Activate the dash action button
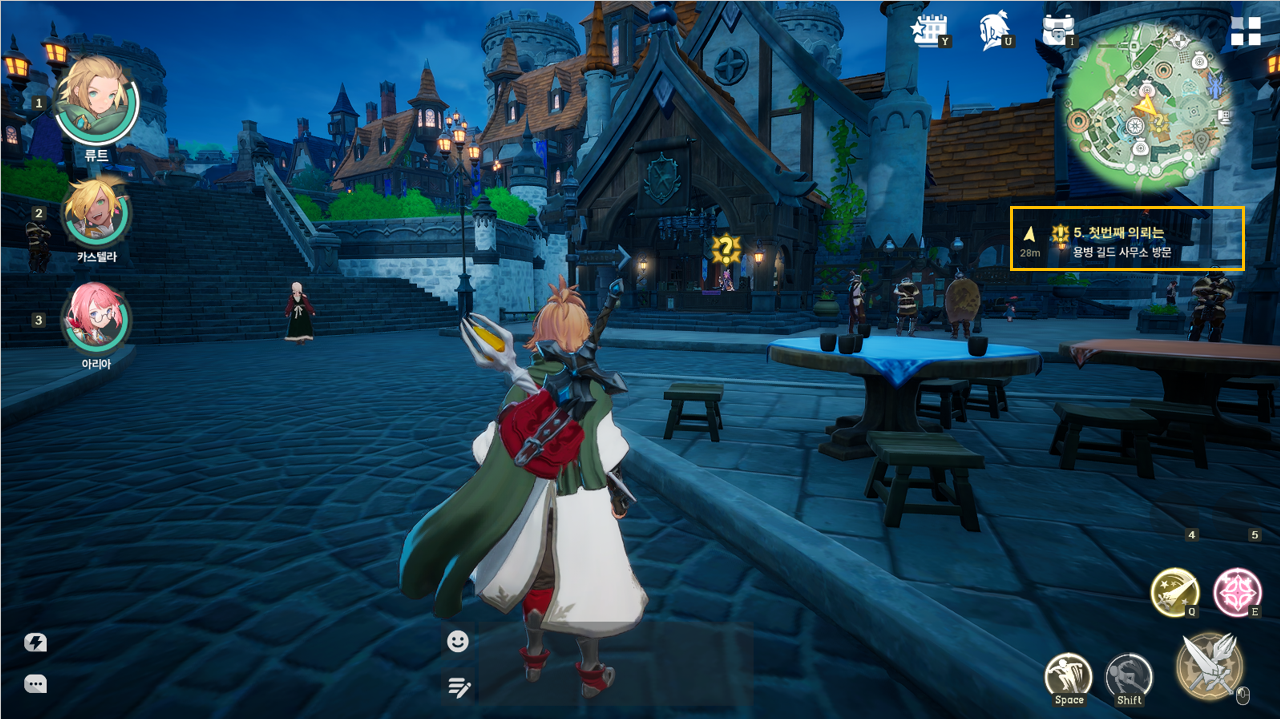This screenshot has width=1280, height=719. (x=1129, y=677)
